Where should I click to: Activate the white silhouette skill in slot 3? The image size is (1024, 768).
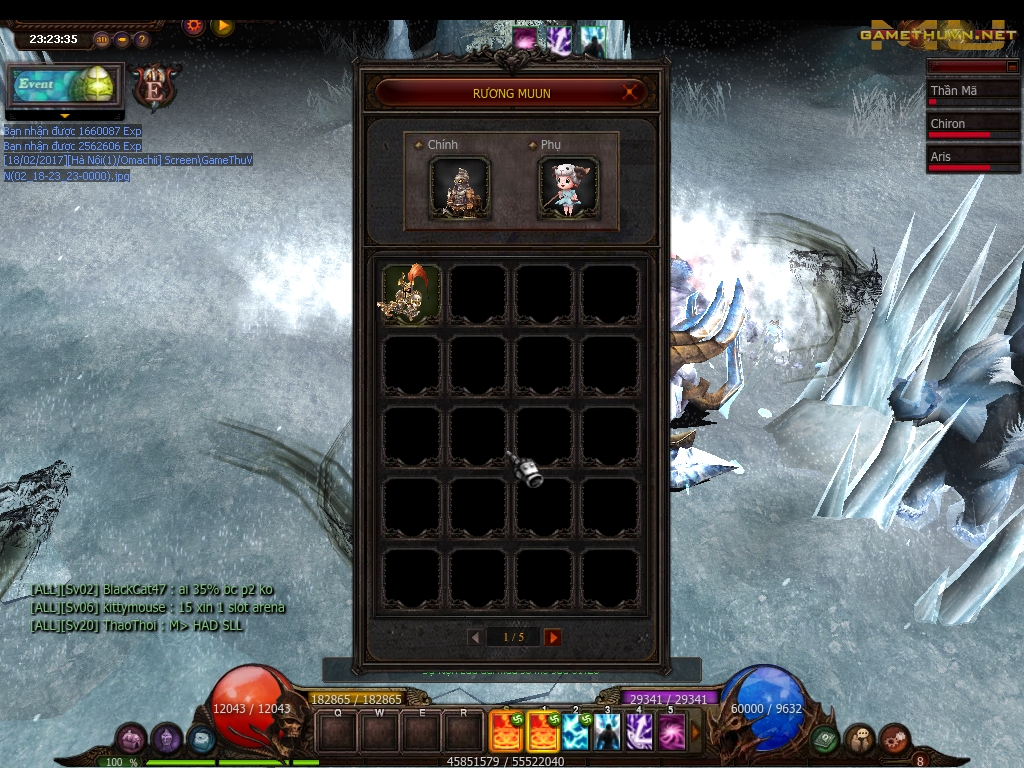(x=607, y=732)
